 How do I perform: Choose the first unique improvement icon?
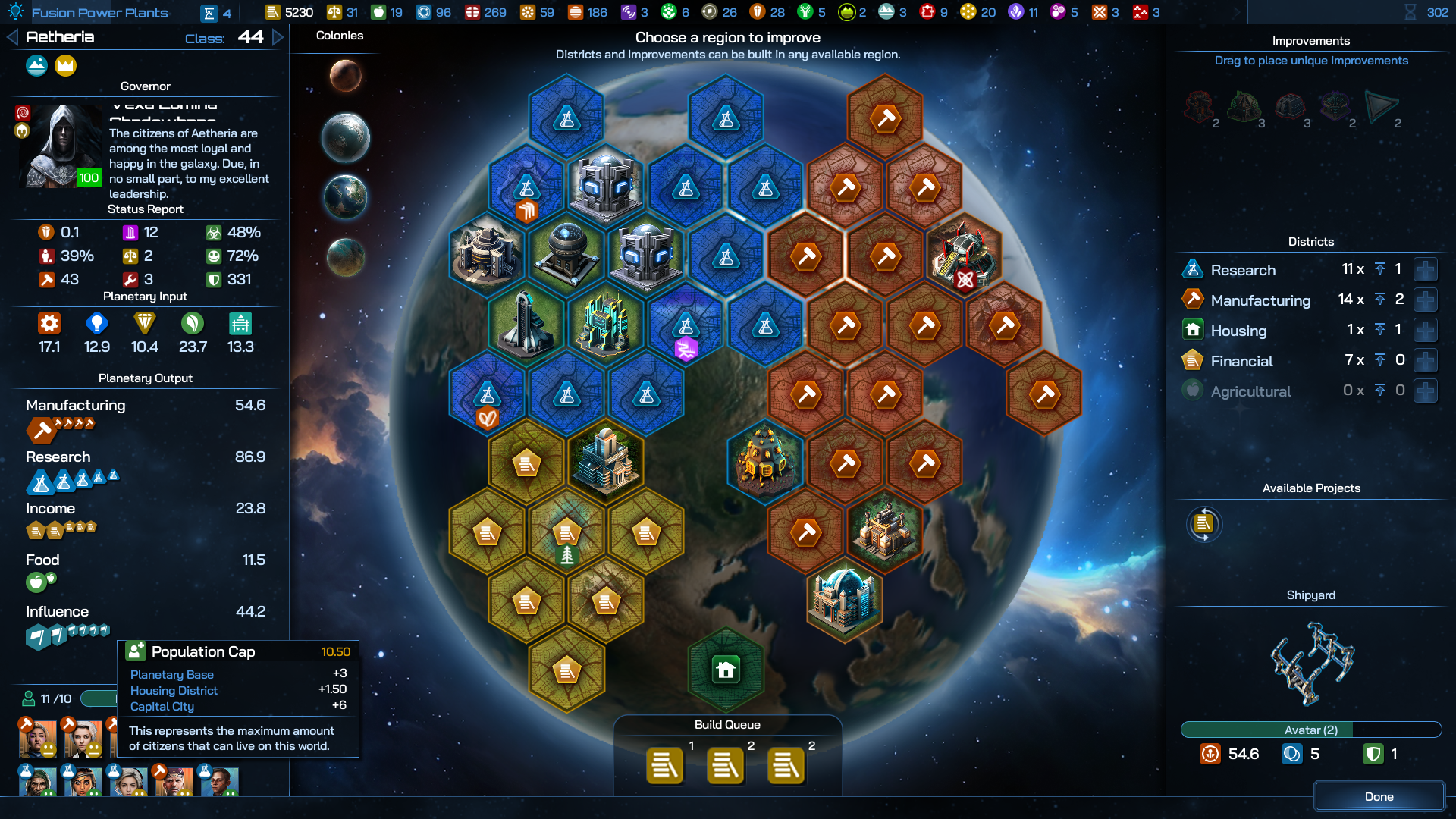coord(1200,108)
